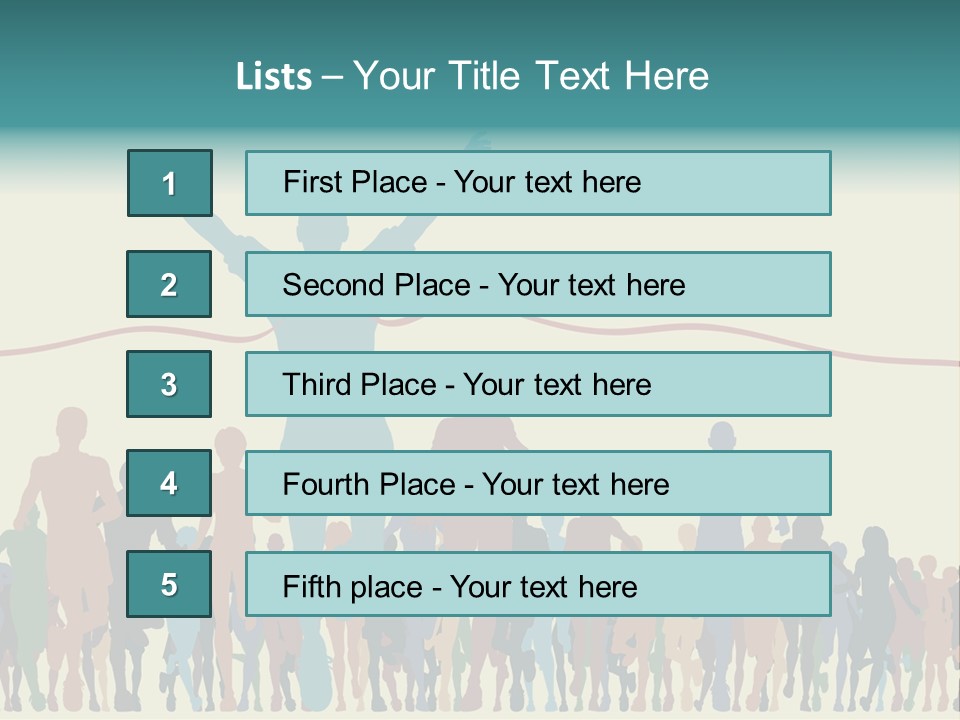Select the Fifth place text bar
The height and width of the screenshot is (720, 960).
(538, 584)
